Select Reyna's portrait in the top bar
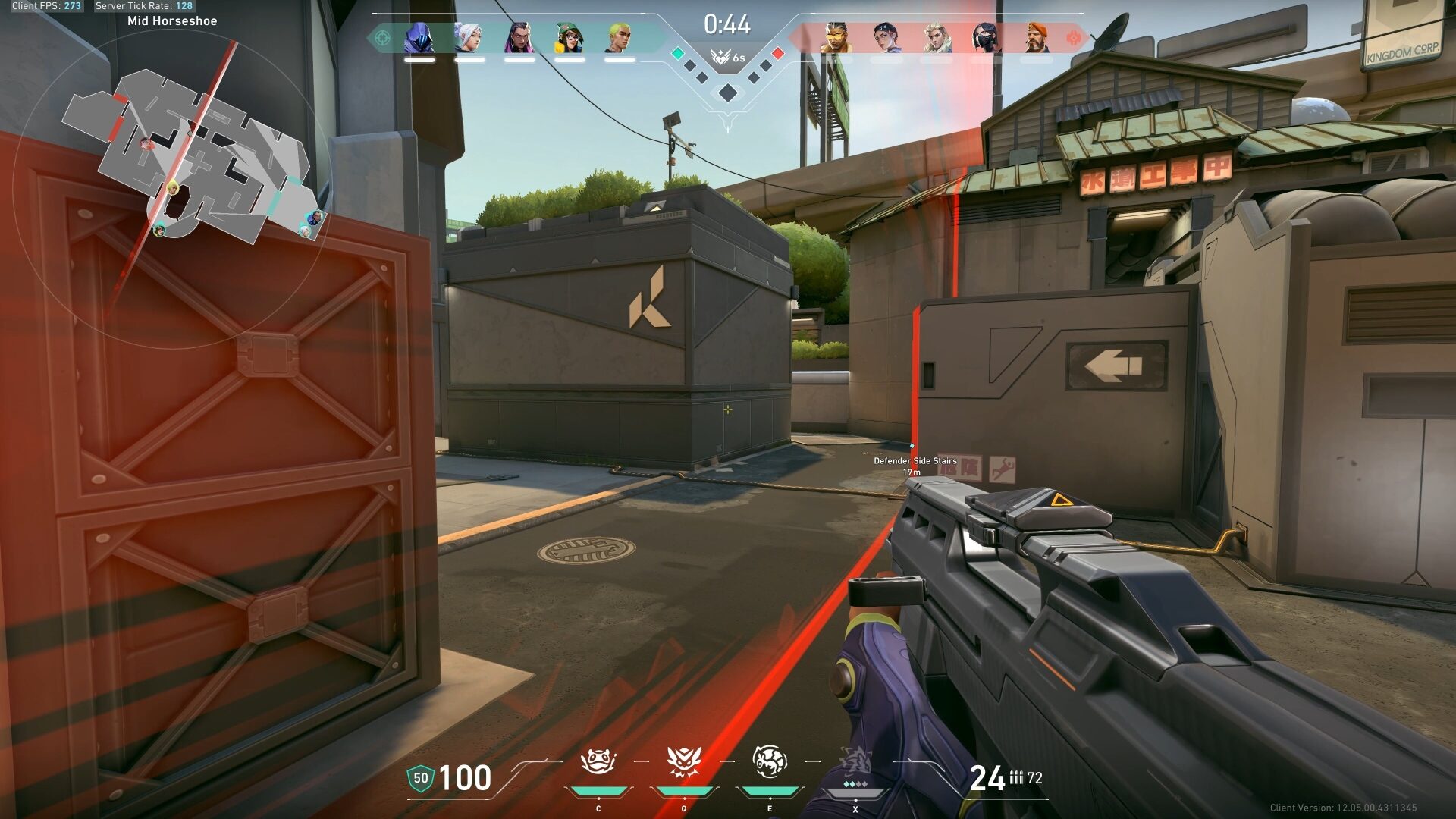The height and width of the screenshot is (819, 1456). 519,37
